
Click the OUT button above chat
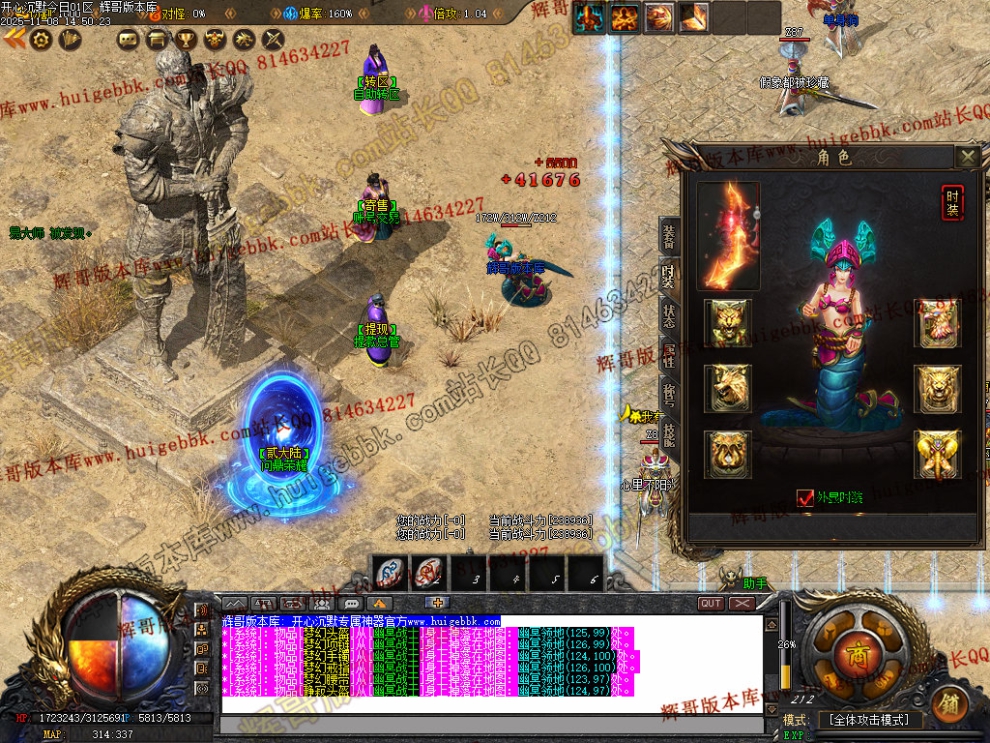pos(711,603)
